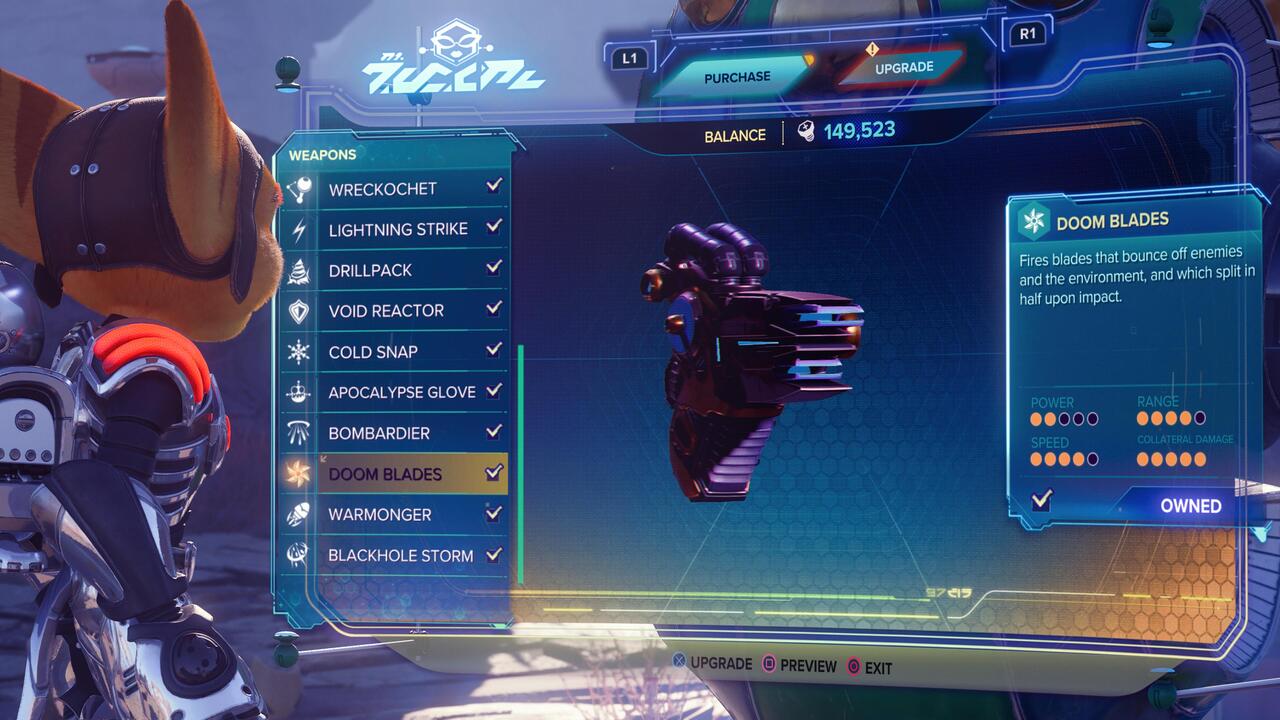Click the Apocalypse Glove icon
The height and width of the screenshot is (720, 1280).
click(300, 392)
